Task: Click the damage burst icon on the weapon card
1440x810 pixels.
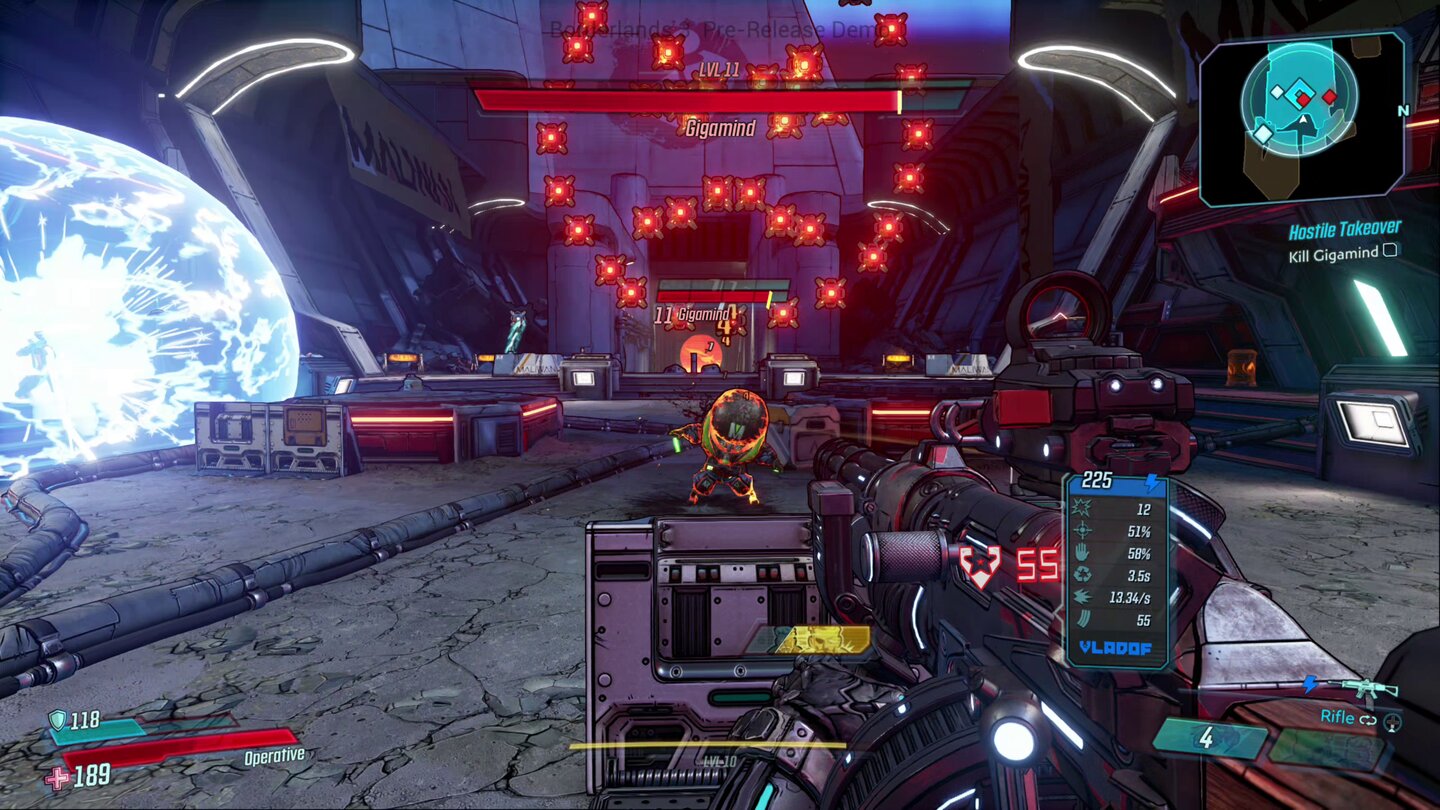Action: (1080, 507)
